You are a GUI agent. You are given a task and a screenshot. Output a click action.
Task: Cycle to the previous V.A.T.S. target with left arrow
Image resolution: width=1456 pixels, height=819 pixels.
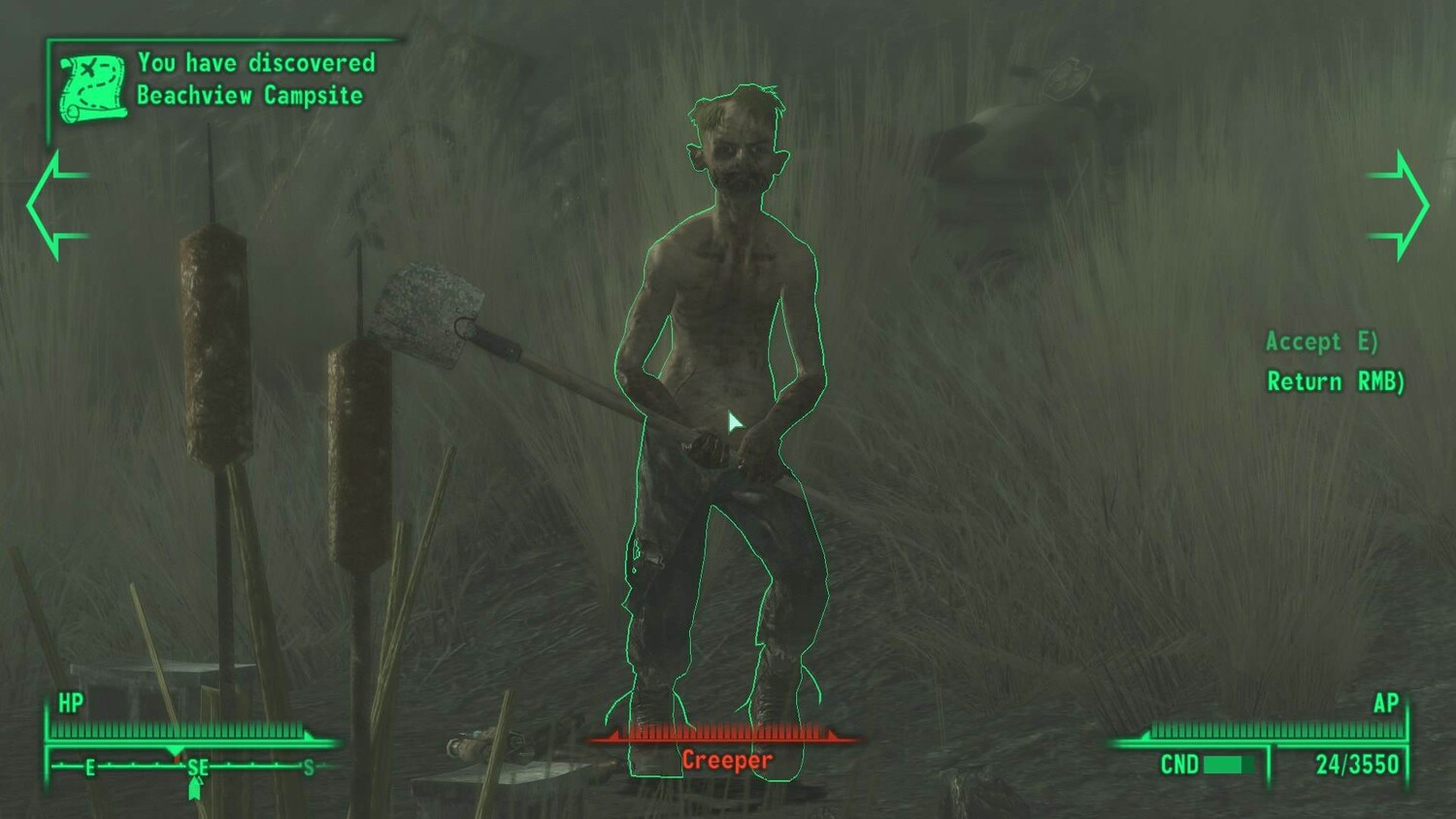(x=55, y=205)
